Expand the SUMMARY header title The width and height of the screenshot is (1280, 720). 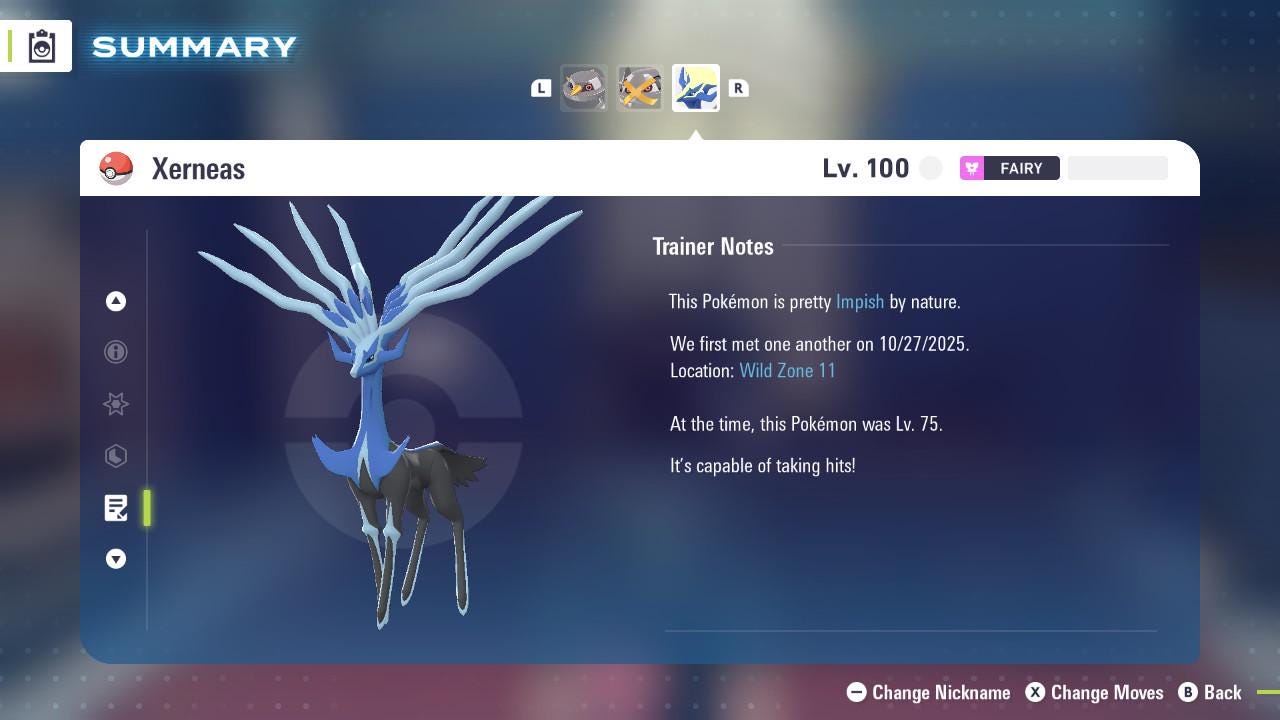pos(193,46)
